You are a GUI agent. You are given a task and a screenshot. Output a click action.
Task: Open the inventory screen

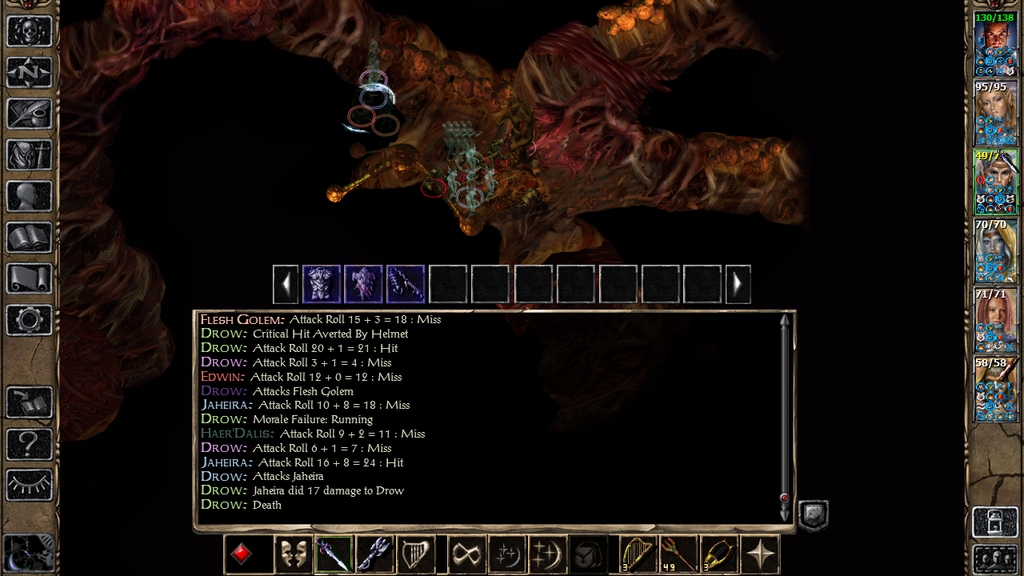pos(29,154)
